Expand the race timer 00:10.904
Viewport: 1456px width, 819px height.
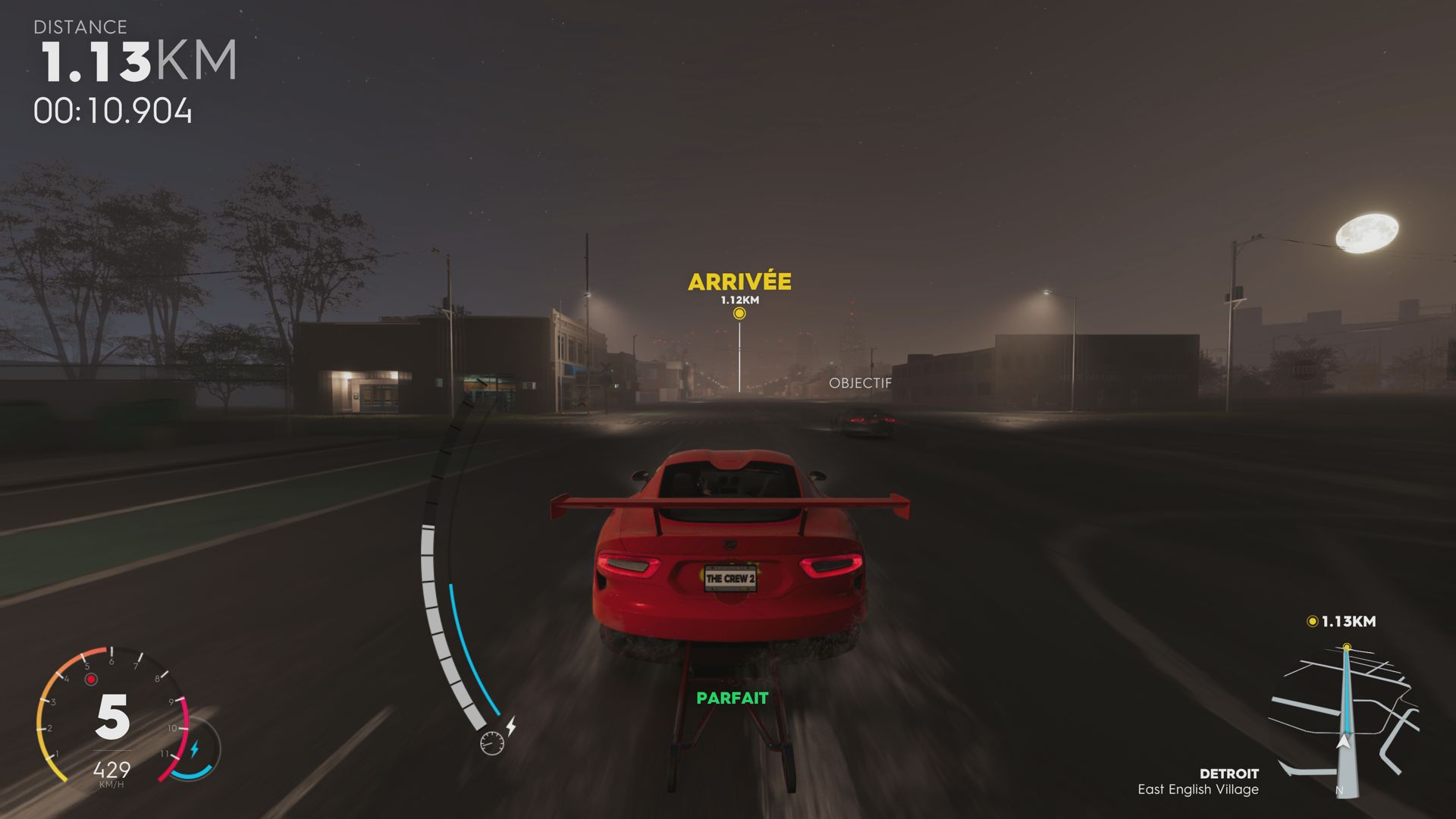(114, 110)
